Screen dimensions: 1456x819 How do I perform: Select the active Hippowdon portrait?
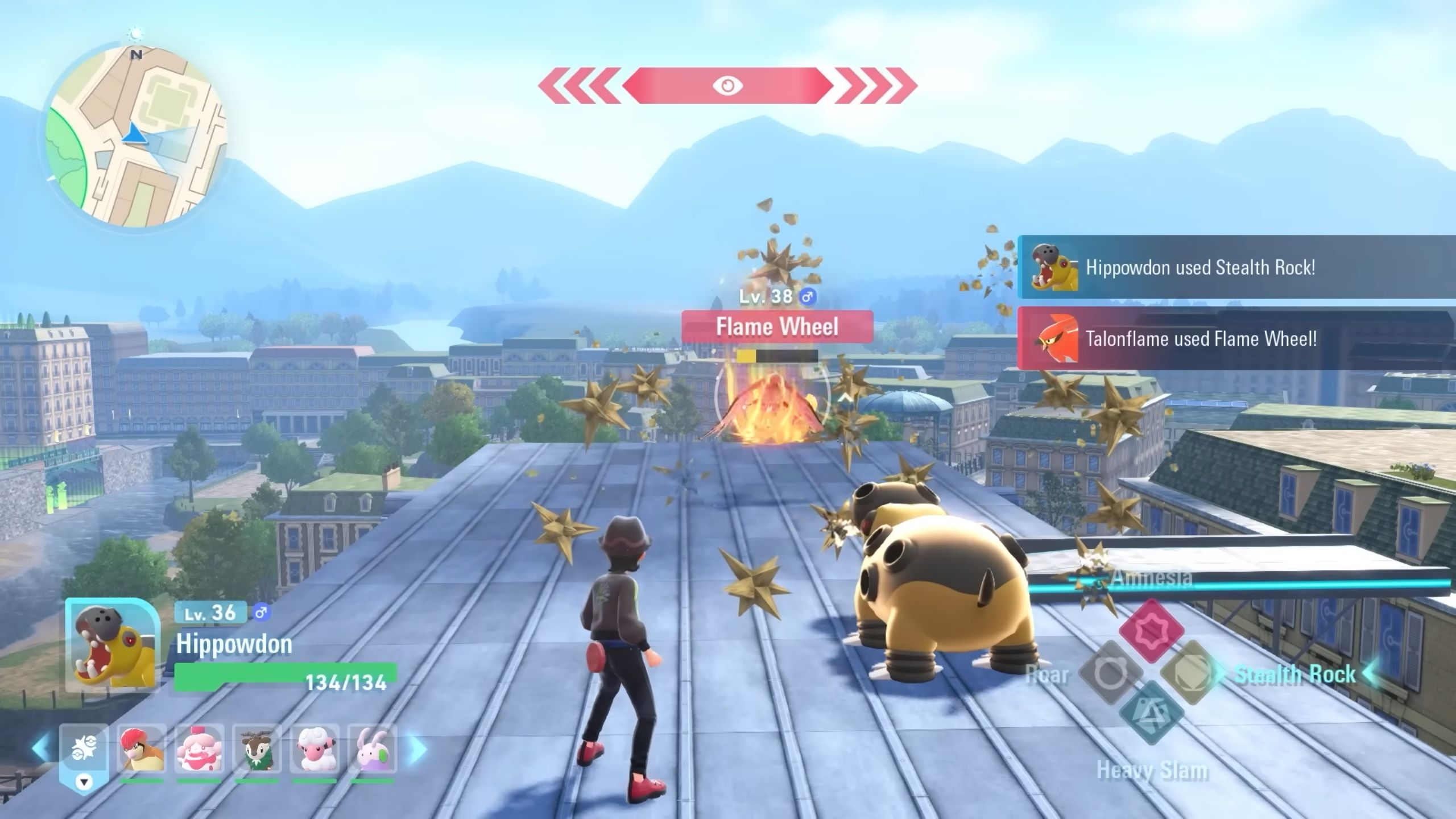pos(111,646)
